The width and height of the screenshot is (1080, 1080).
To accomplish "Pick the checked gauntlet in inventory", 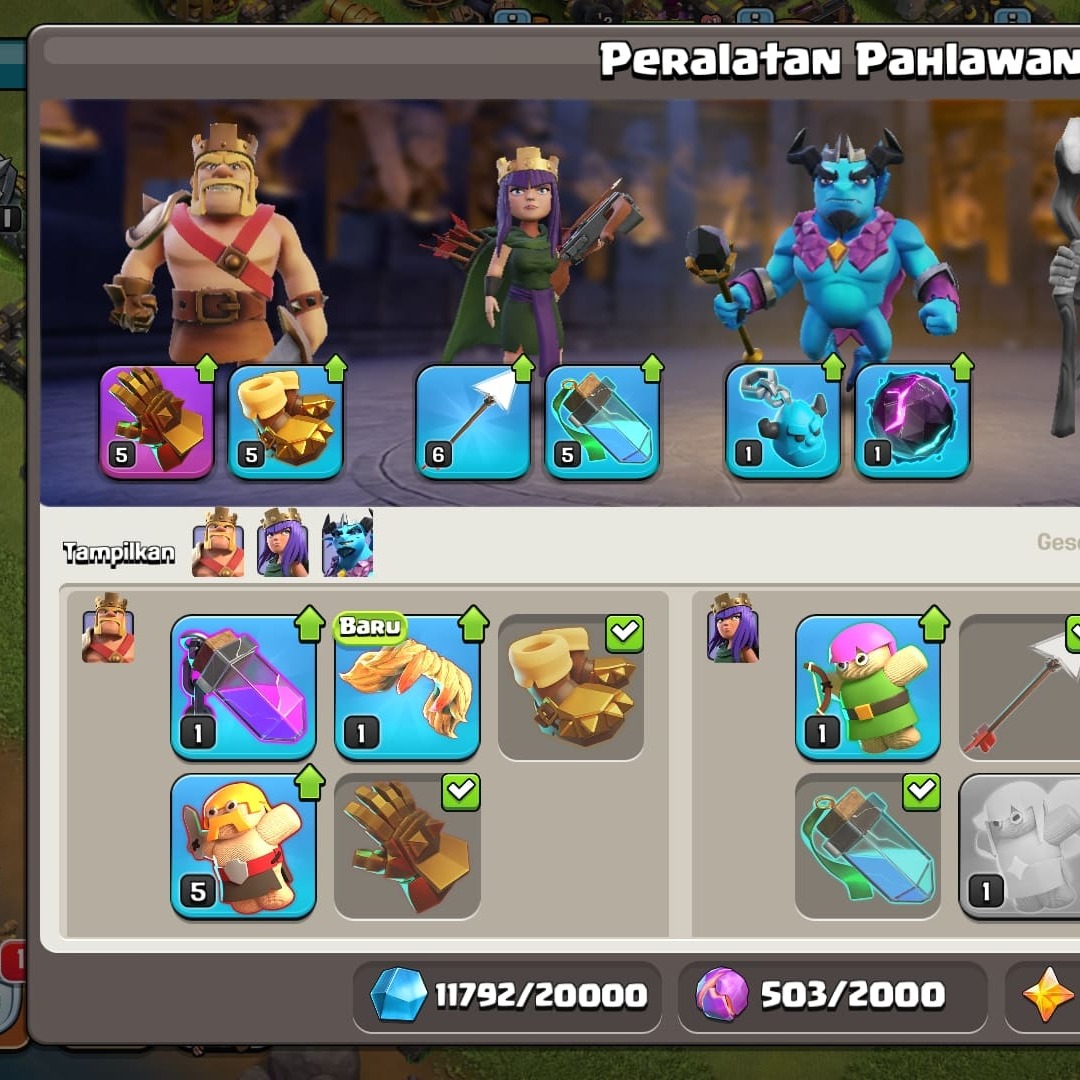I will click(x=407, y=846).
